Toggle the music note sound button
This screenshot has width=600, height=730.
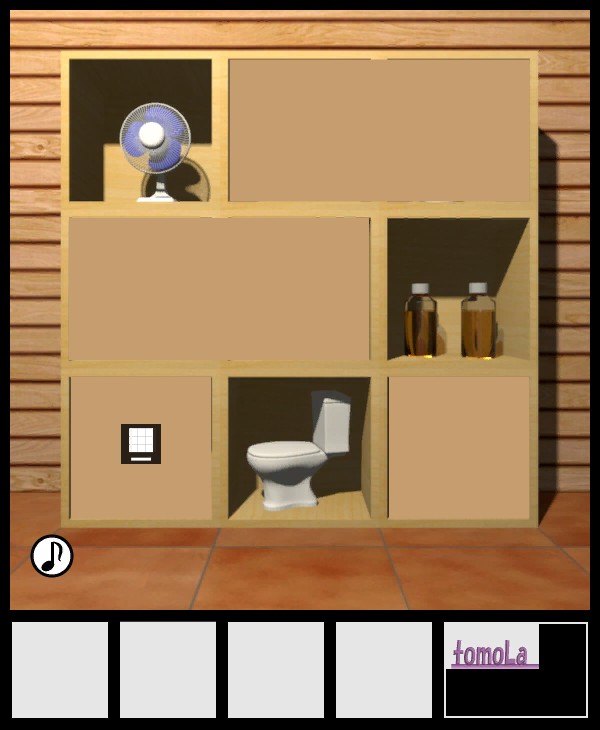(x=52, y=556)
